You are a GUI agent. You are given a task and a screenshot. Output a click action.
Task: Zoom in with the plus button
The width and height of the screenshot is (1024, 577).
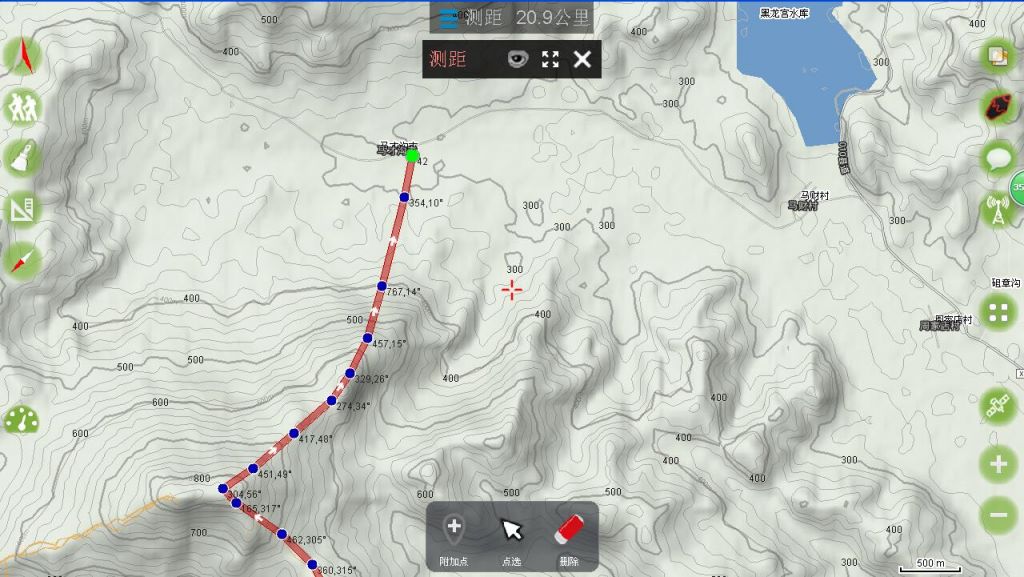(998, 463)
